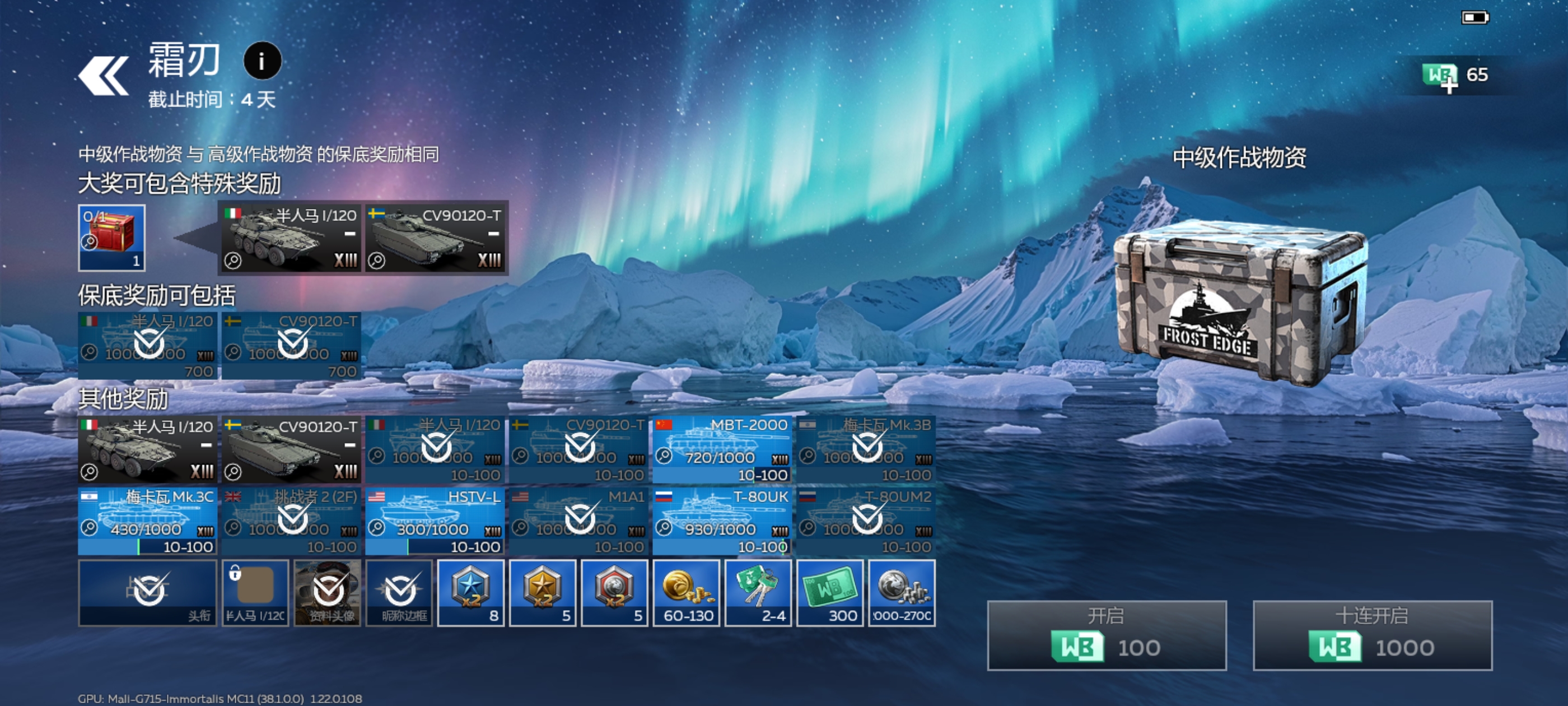View the 300 WB cash reward
Viewport: 1568px width, 706px height.
coord(830,593)
